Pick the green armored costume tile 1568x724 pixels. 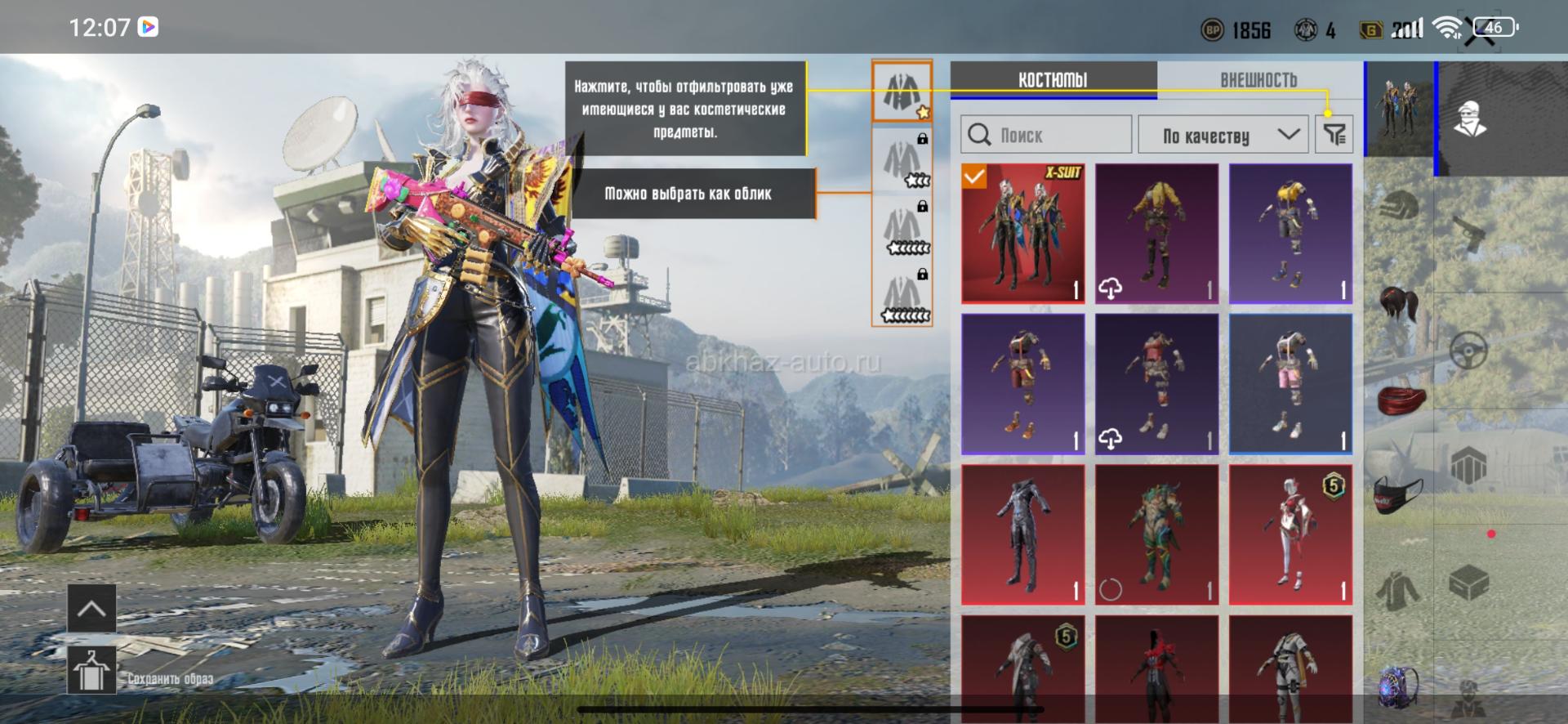point(1156,534)
